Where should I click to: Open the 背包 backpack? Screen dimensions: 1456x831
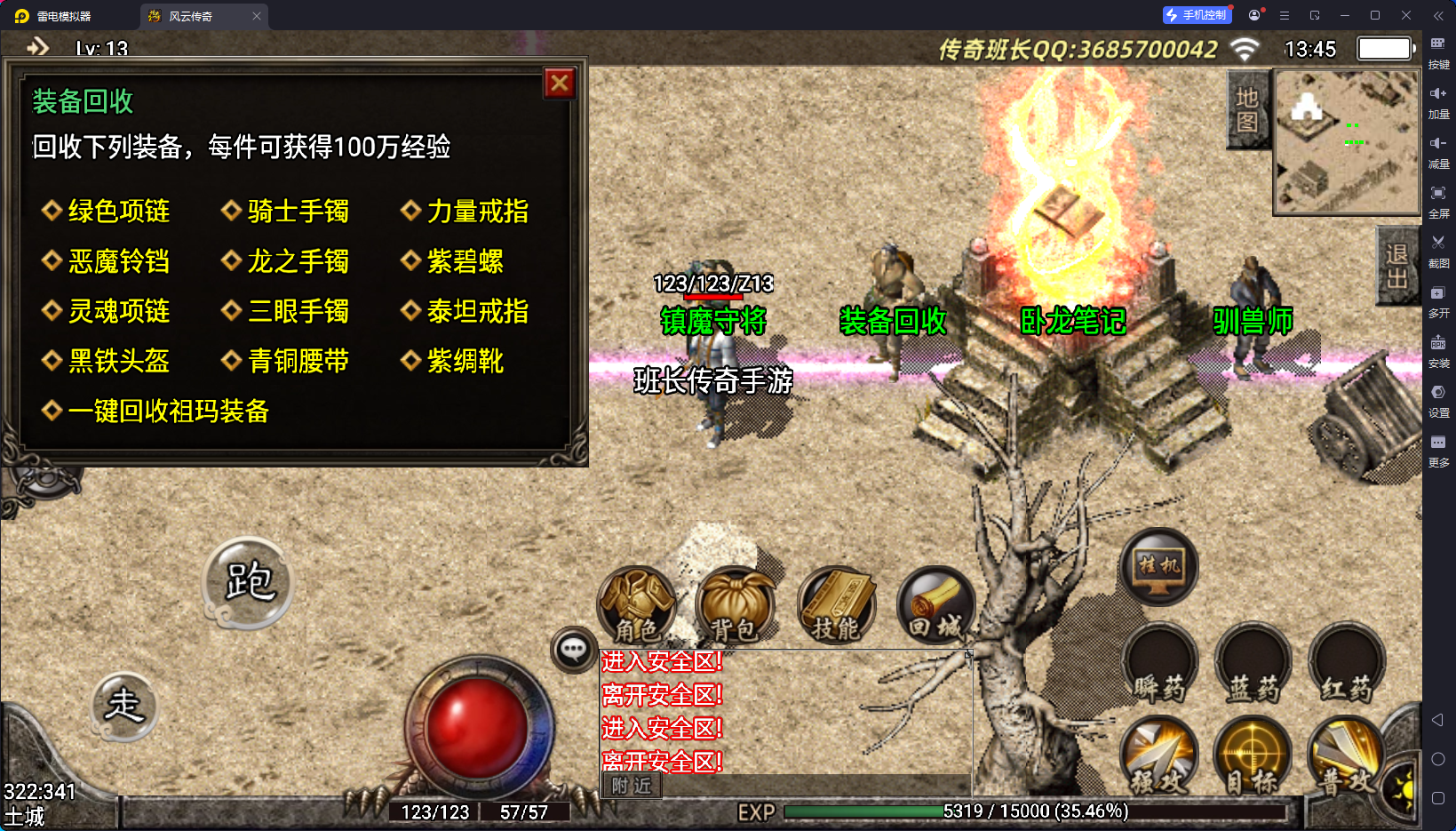735,606
